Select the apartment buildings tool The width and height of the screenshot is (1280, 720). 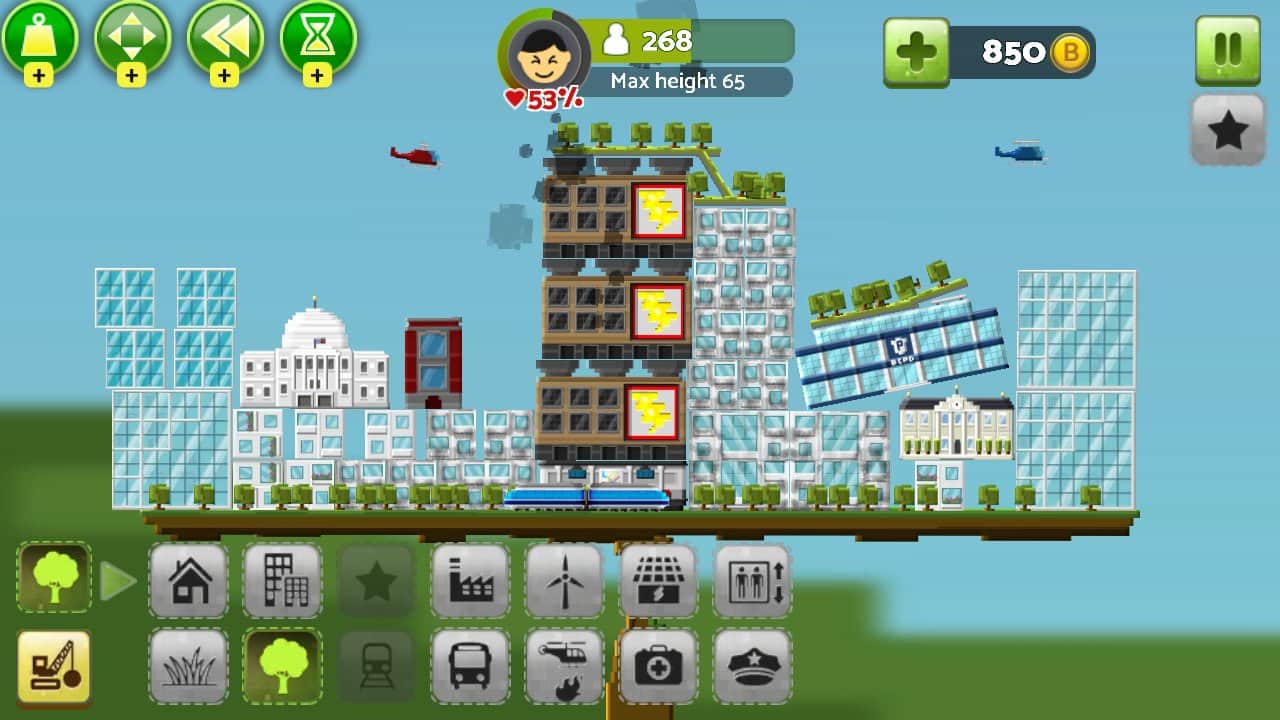(x=283, y=580)
